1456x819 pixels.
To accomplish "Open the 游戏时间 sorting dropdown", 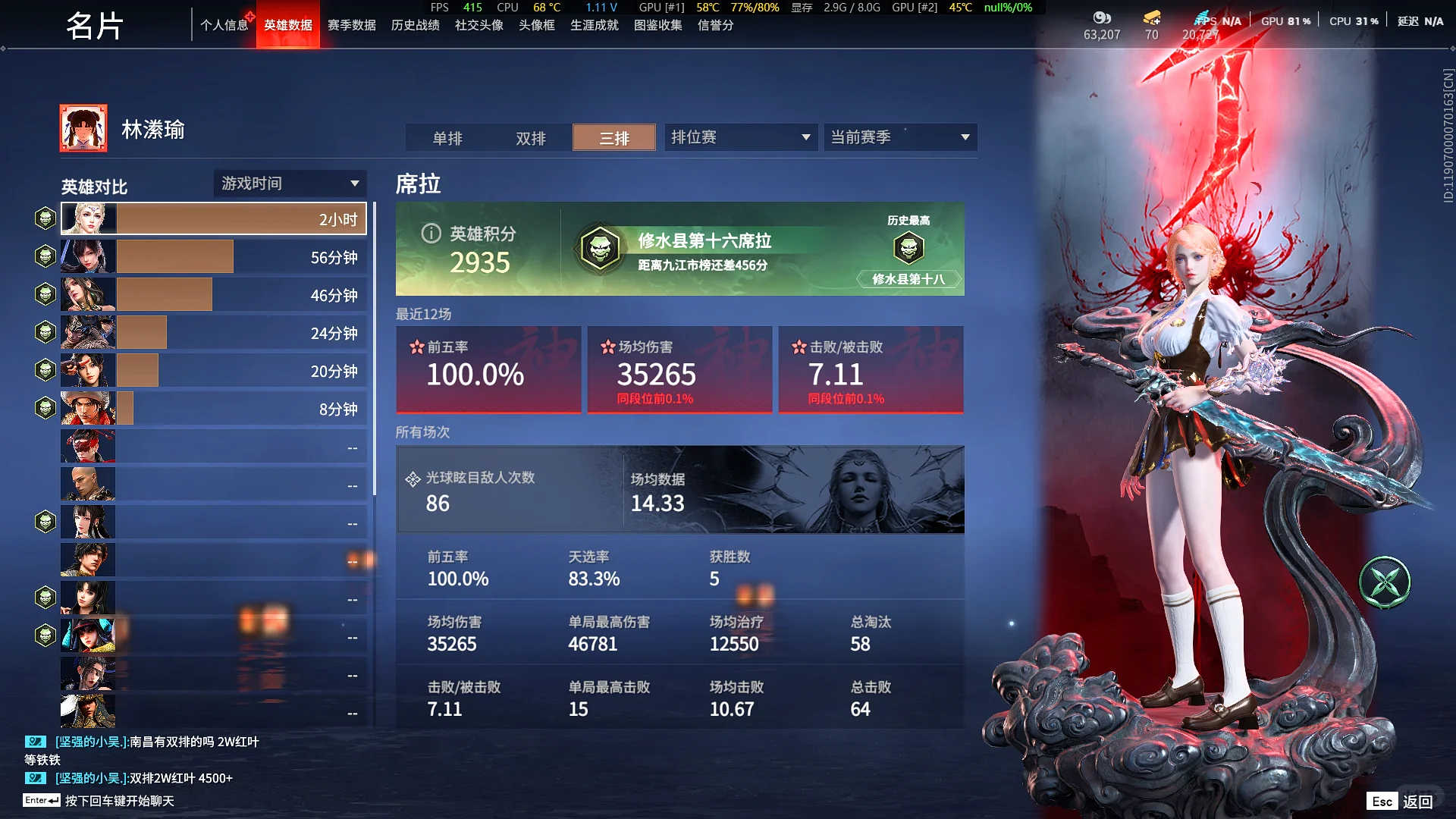I will [290, 183].
